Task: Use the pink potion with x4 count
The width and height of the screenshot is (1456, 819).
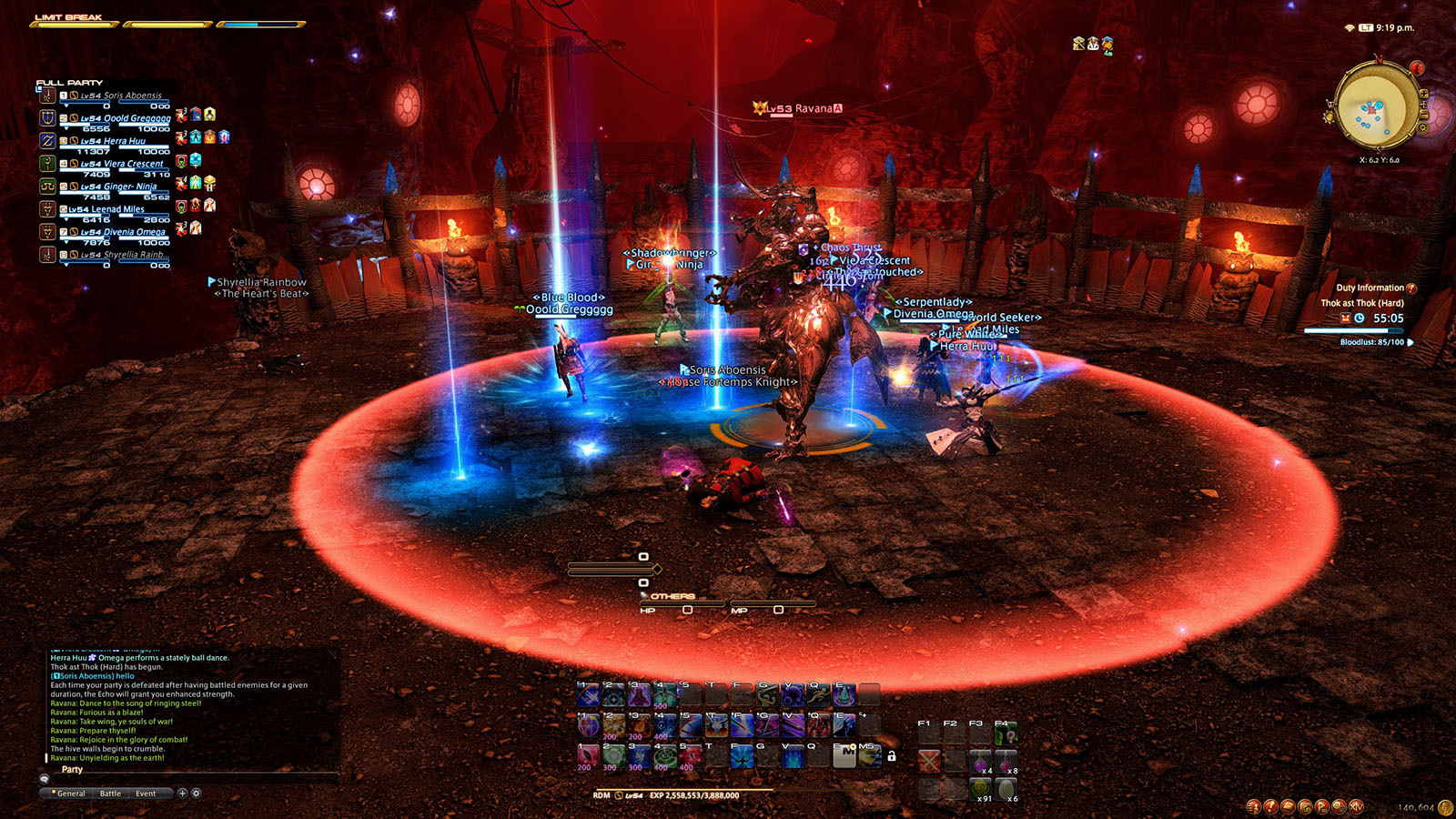Action: coord(980,761)
